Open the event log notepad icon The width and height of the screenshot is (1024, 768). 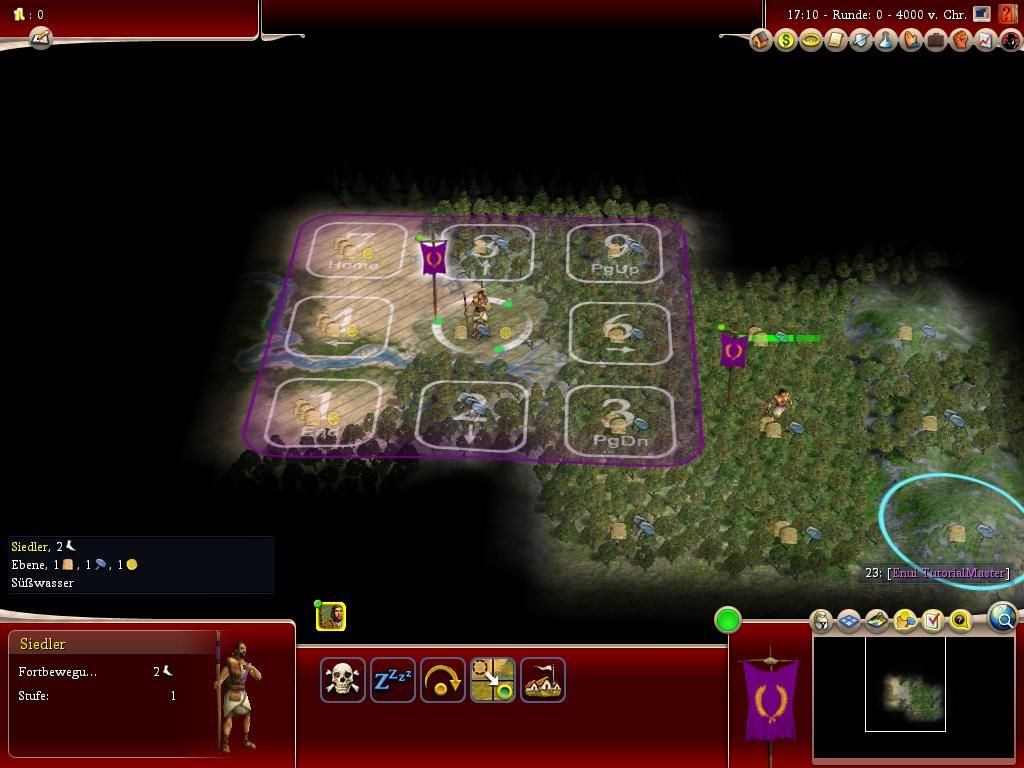point(40,38)
